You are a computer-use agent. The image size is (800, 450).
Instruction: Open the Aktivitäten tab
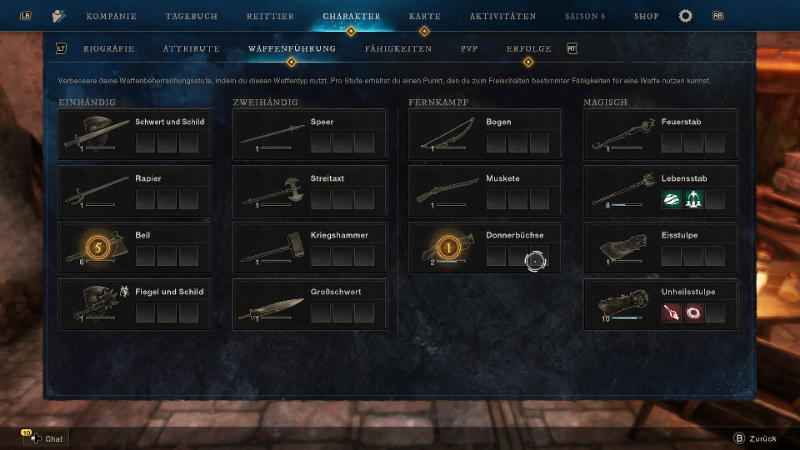(502, 16)
